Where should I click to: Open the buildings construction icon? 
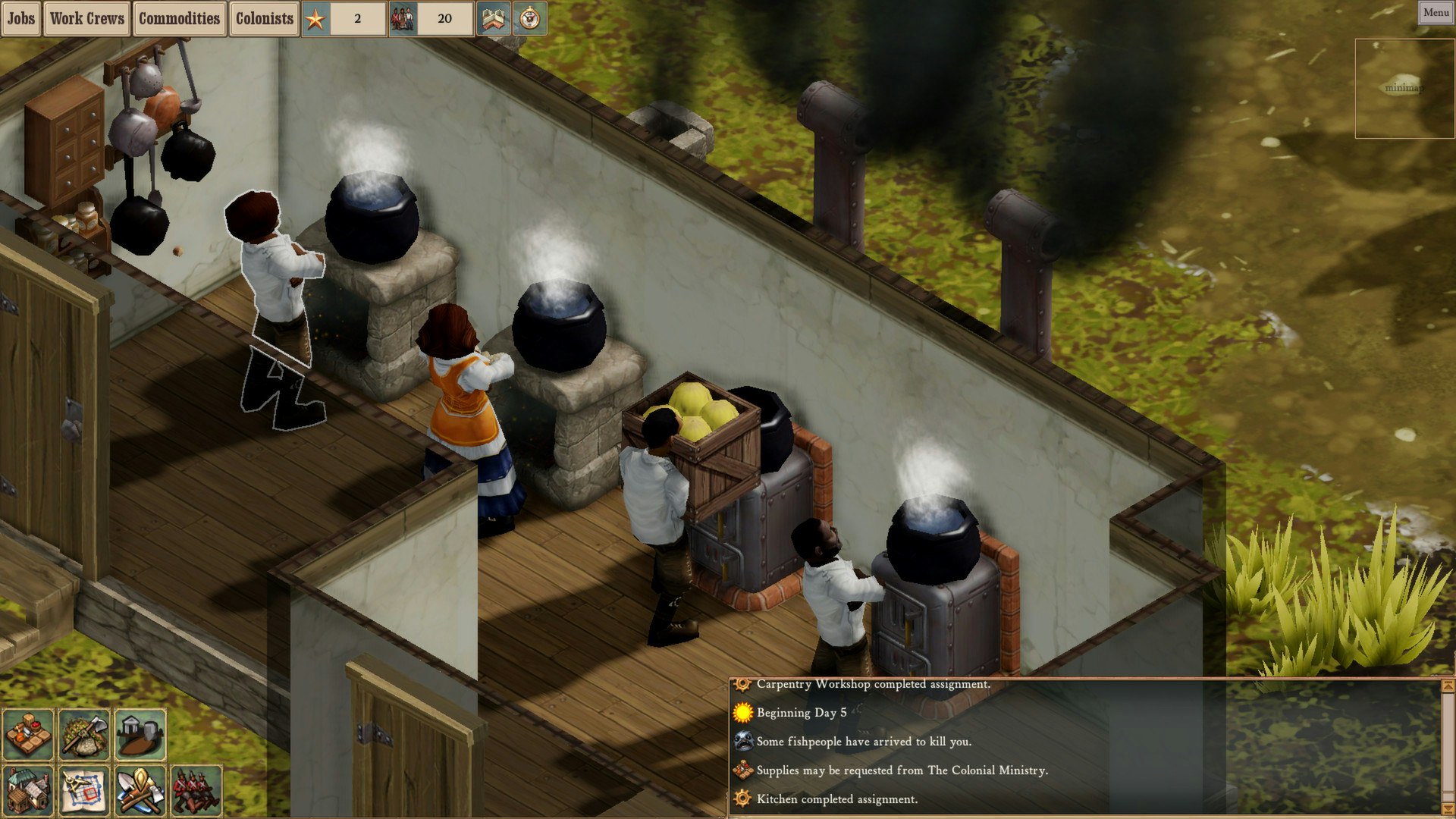27,789
